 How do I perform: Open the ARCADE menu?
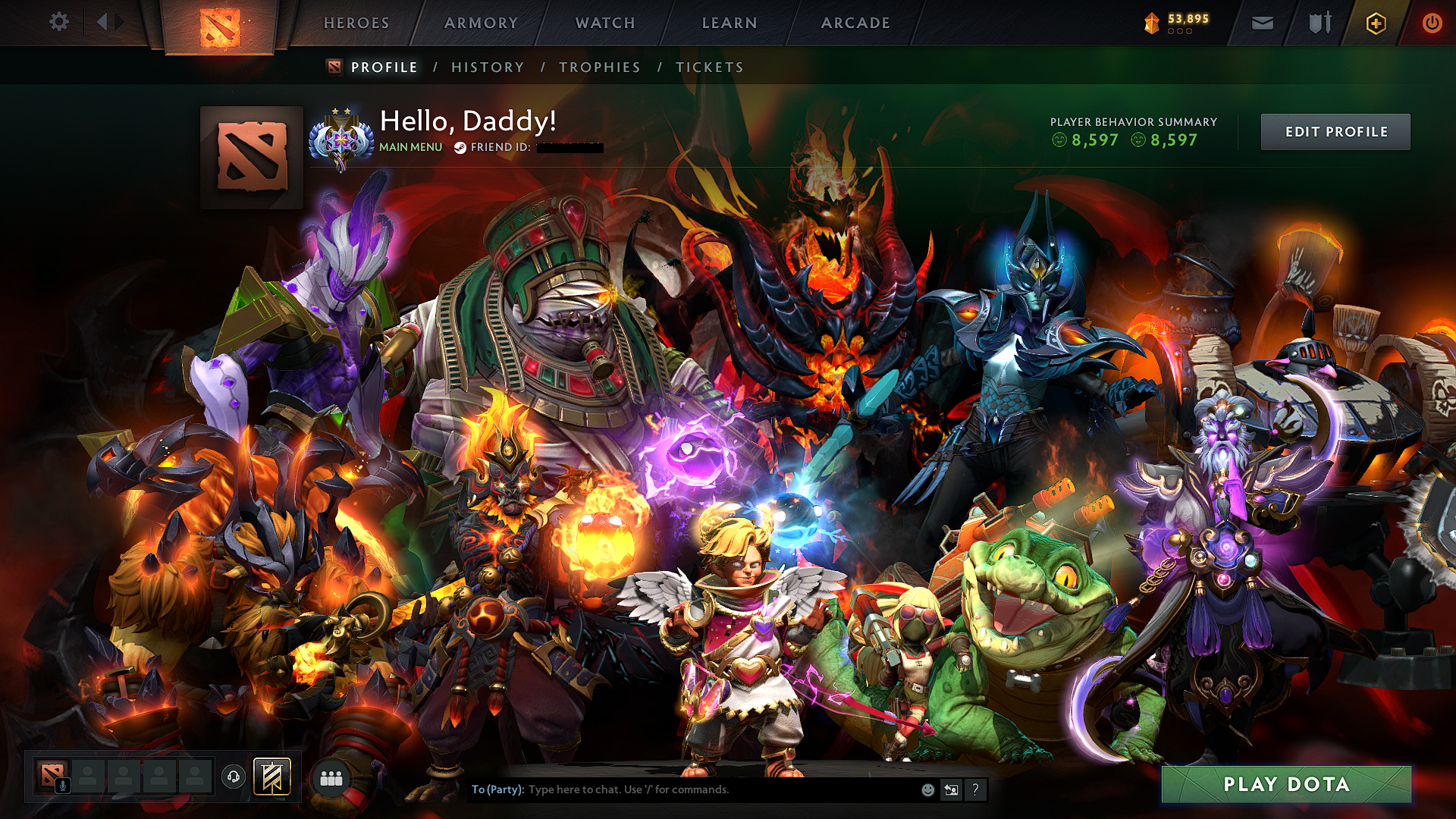tap(855, 23)
